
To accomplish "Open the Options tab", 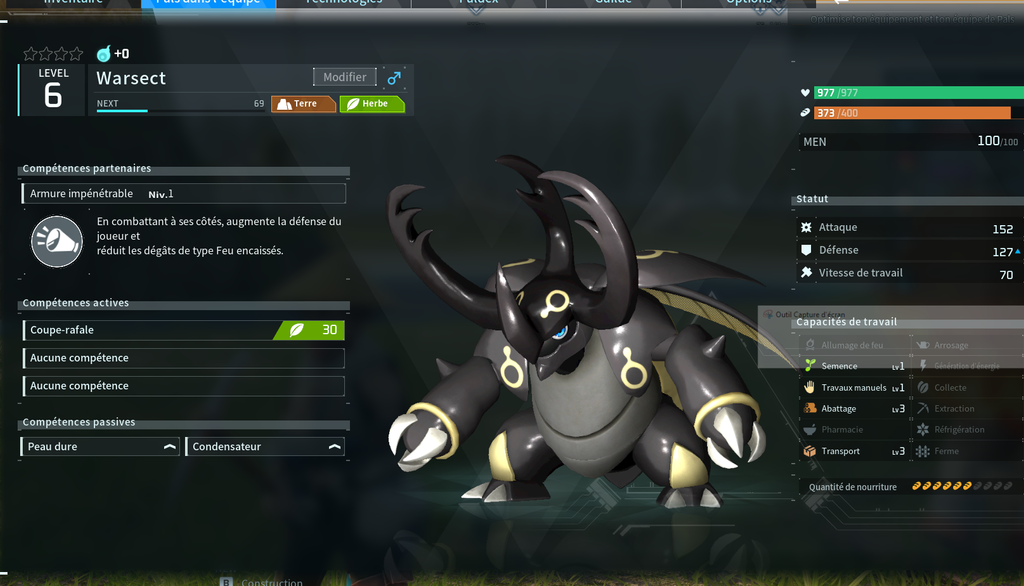I will [x=749, y=3].
